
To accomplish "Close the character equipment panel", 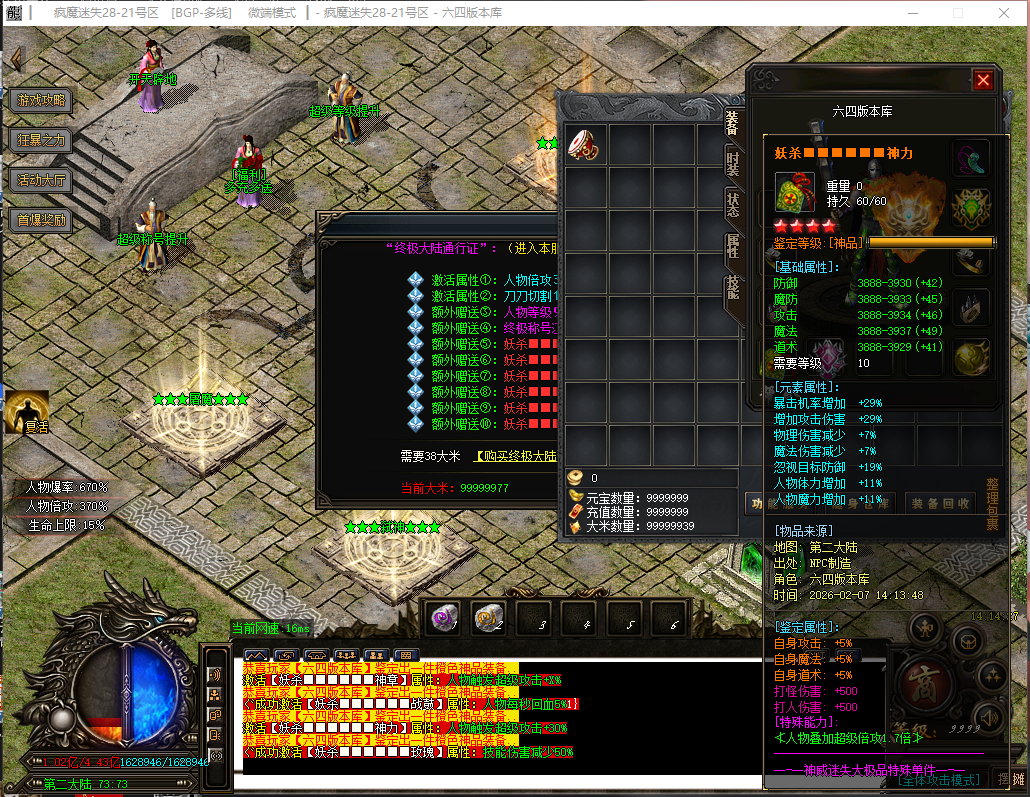I will [983, 81].
